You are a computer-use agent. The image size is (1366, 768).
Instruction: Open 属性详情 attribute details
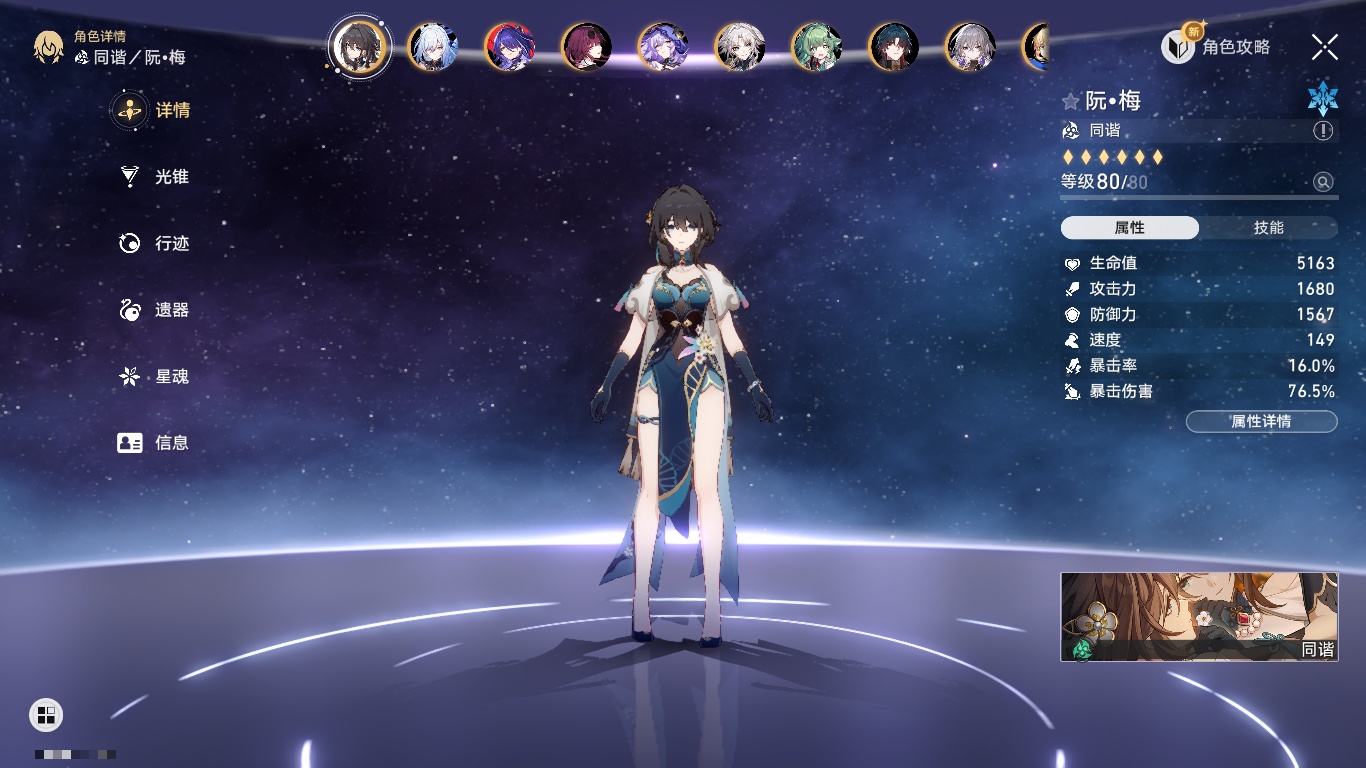pos(1261,422)
